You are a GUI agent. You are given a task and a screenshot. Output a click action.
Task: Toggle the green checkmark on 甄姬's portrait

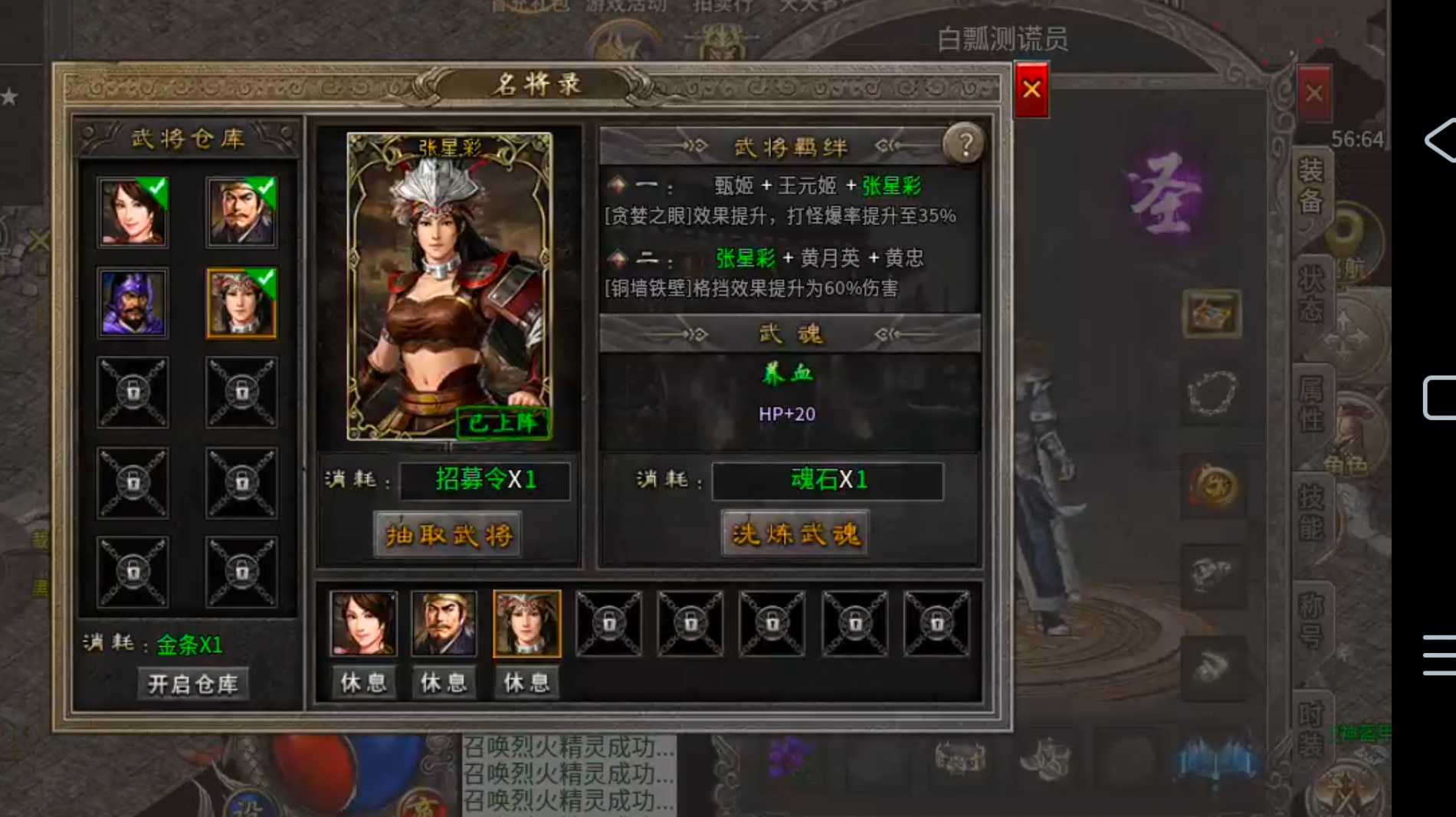155,187
